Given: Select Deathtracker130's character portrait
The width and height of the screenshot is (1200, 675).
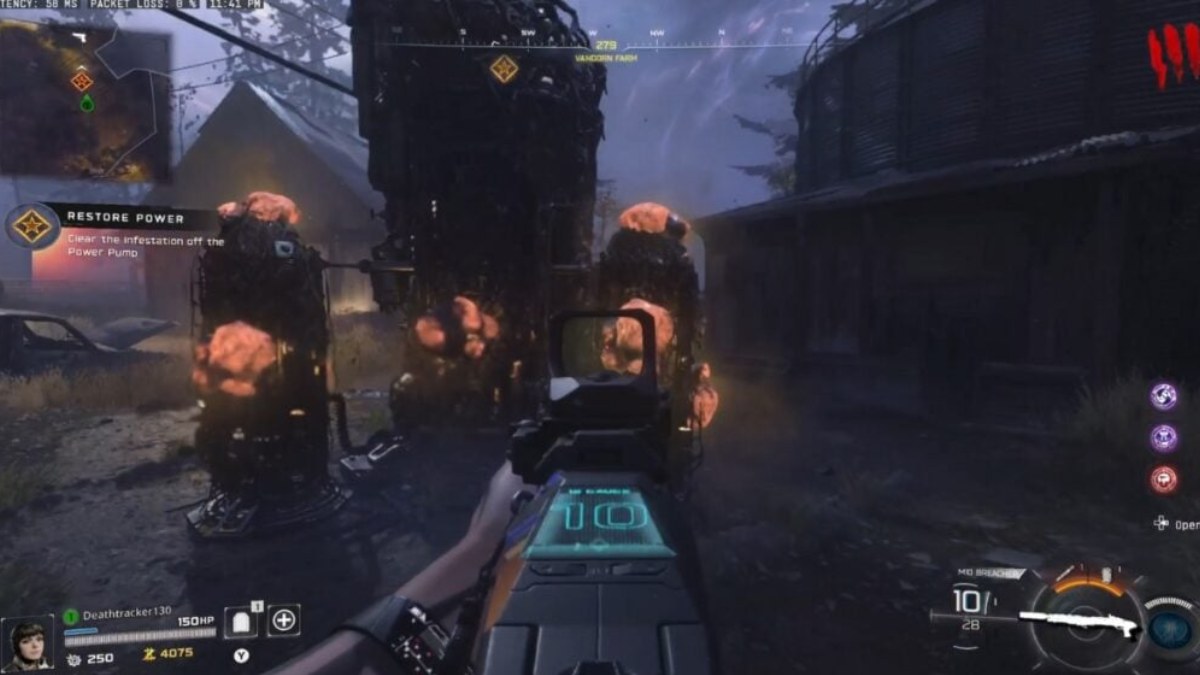Looking at the screenshot, I should pyautogui.click(x=28, y=640).
